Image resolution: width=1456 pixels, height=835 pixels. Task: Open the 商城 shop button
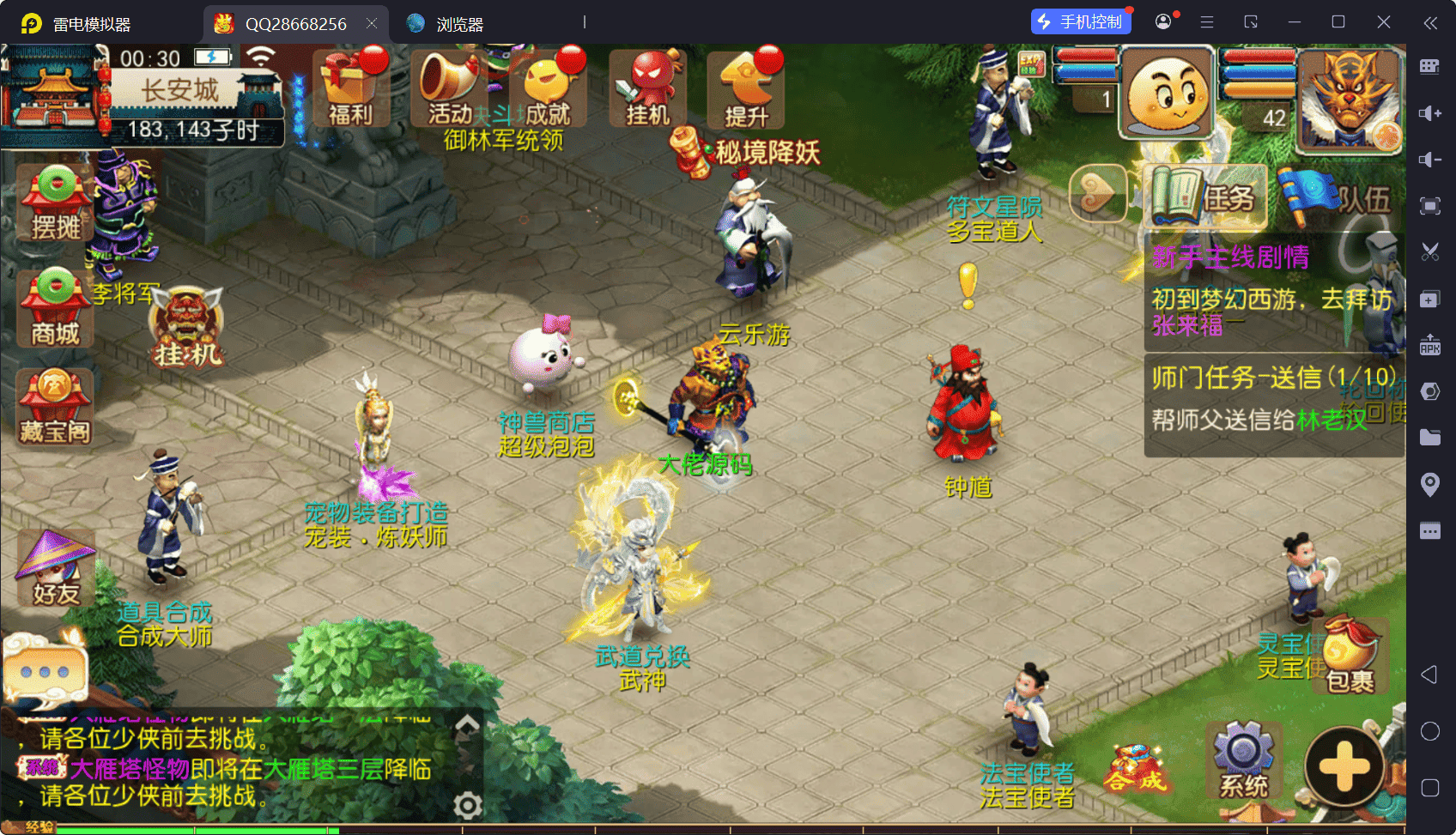[55, 309]
